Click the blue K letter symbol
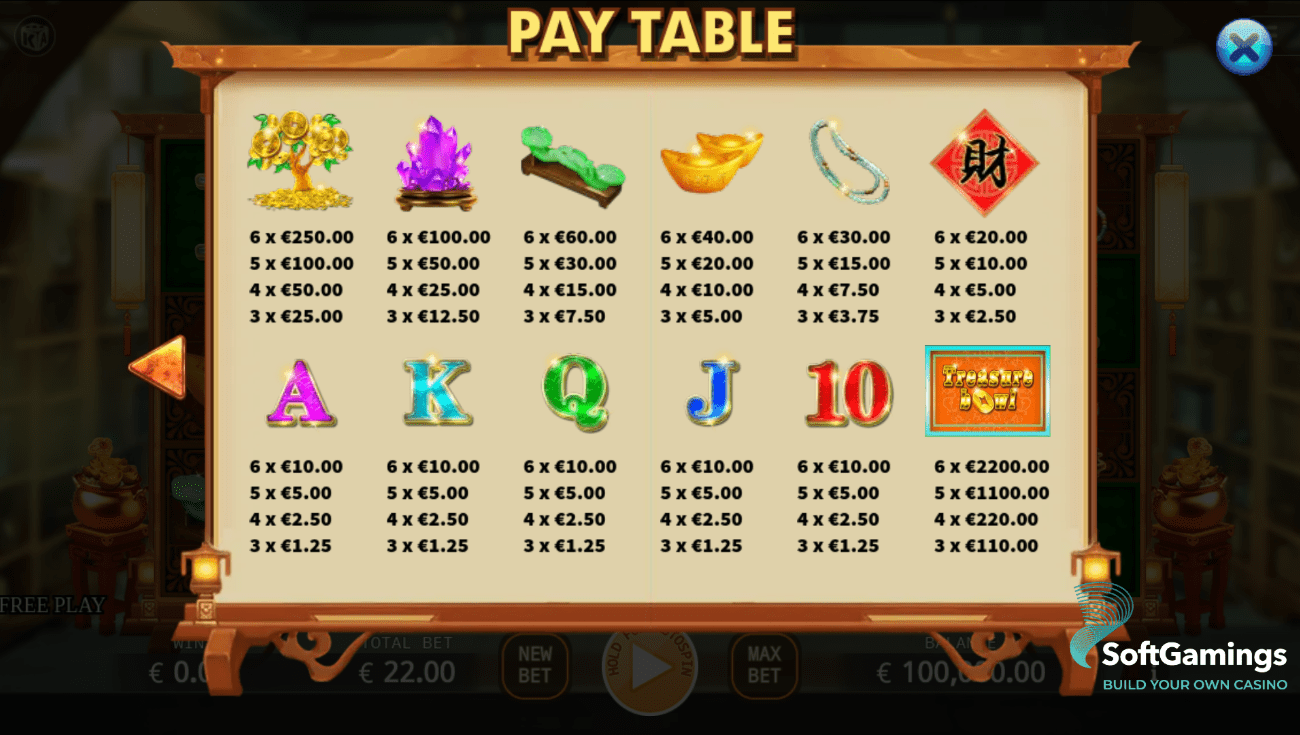The height and width of the screenshot is (735, 1300). 437,392
